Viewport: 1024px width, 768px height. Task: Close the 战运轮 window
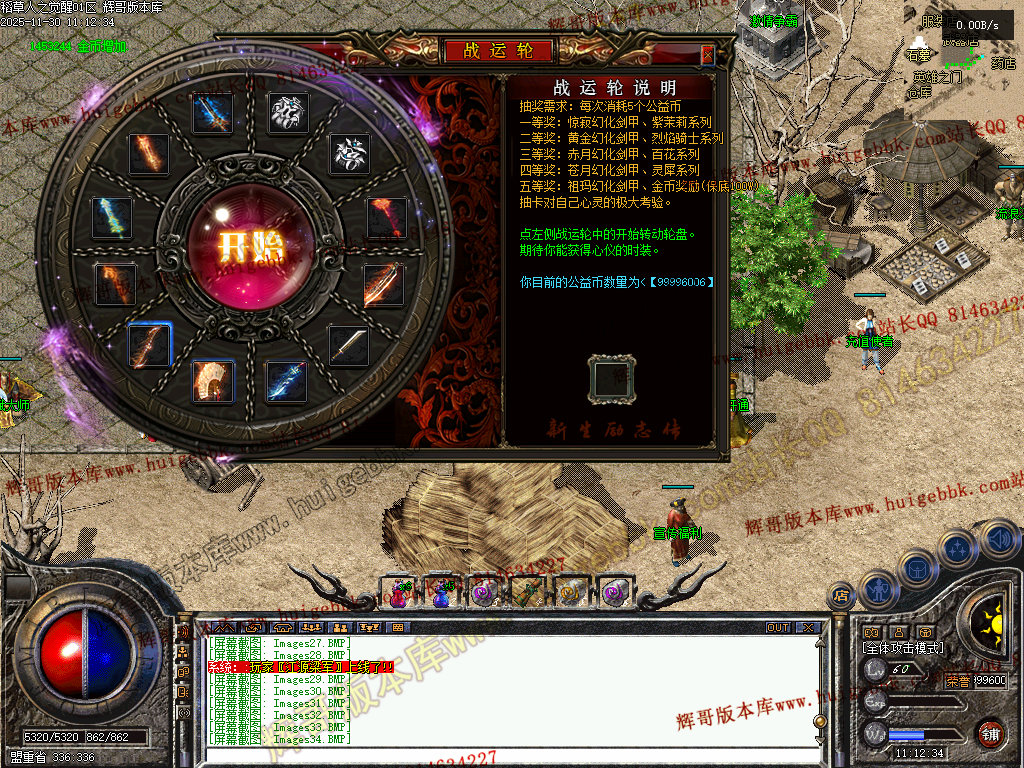tap(707, 54)
